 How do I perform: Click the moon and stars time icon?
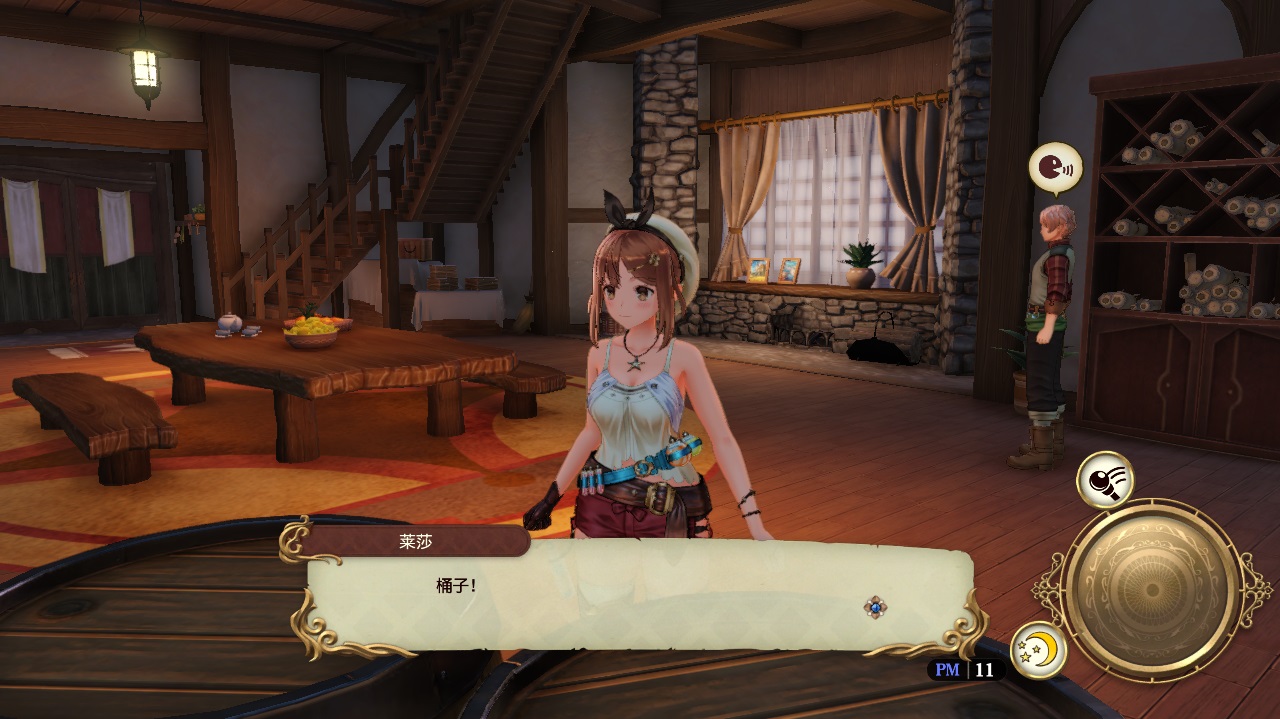point(1038,650)
